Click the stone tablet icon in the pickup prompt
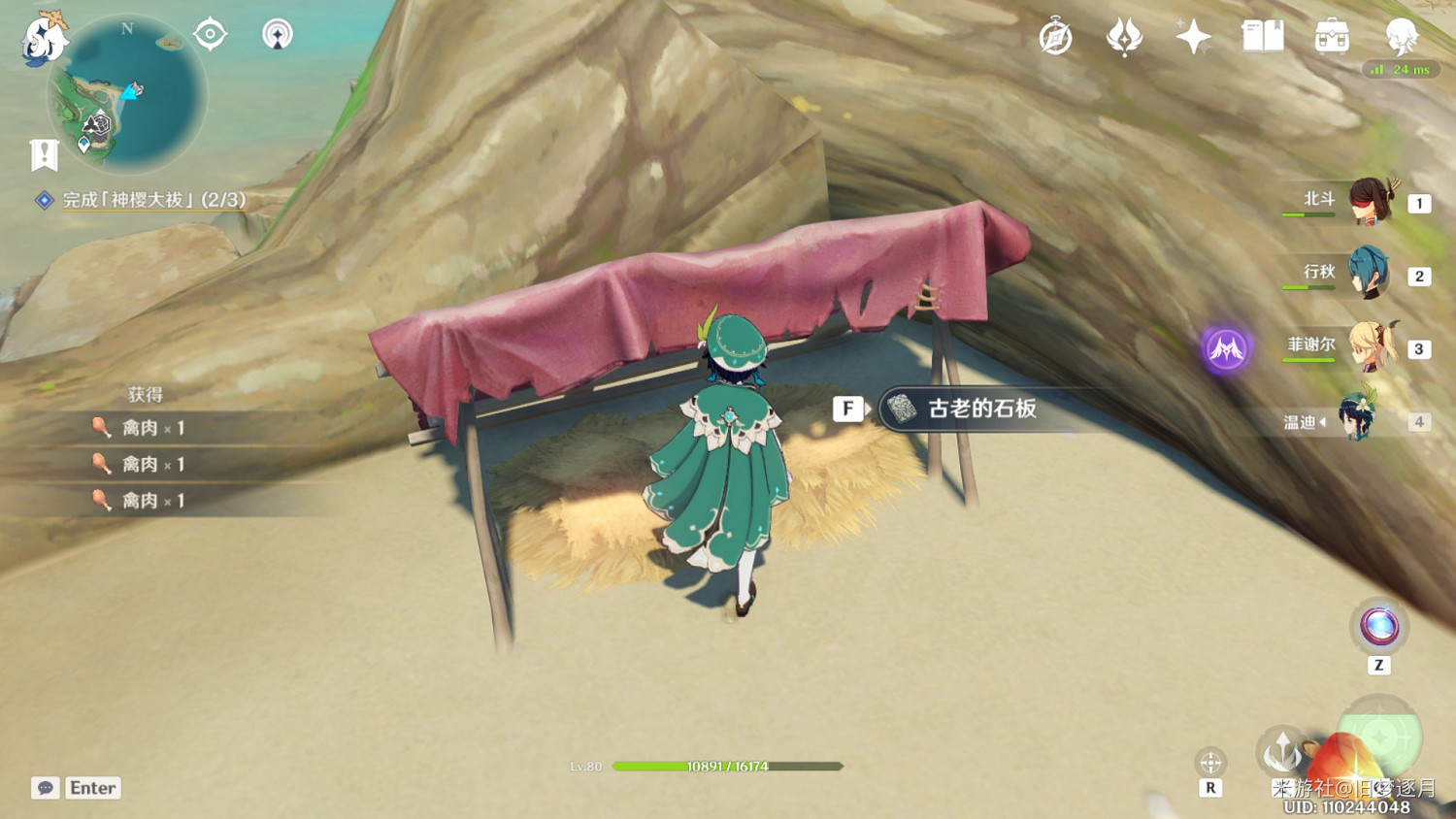Screen dimensions: 1456x819 click(902, 409)
